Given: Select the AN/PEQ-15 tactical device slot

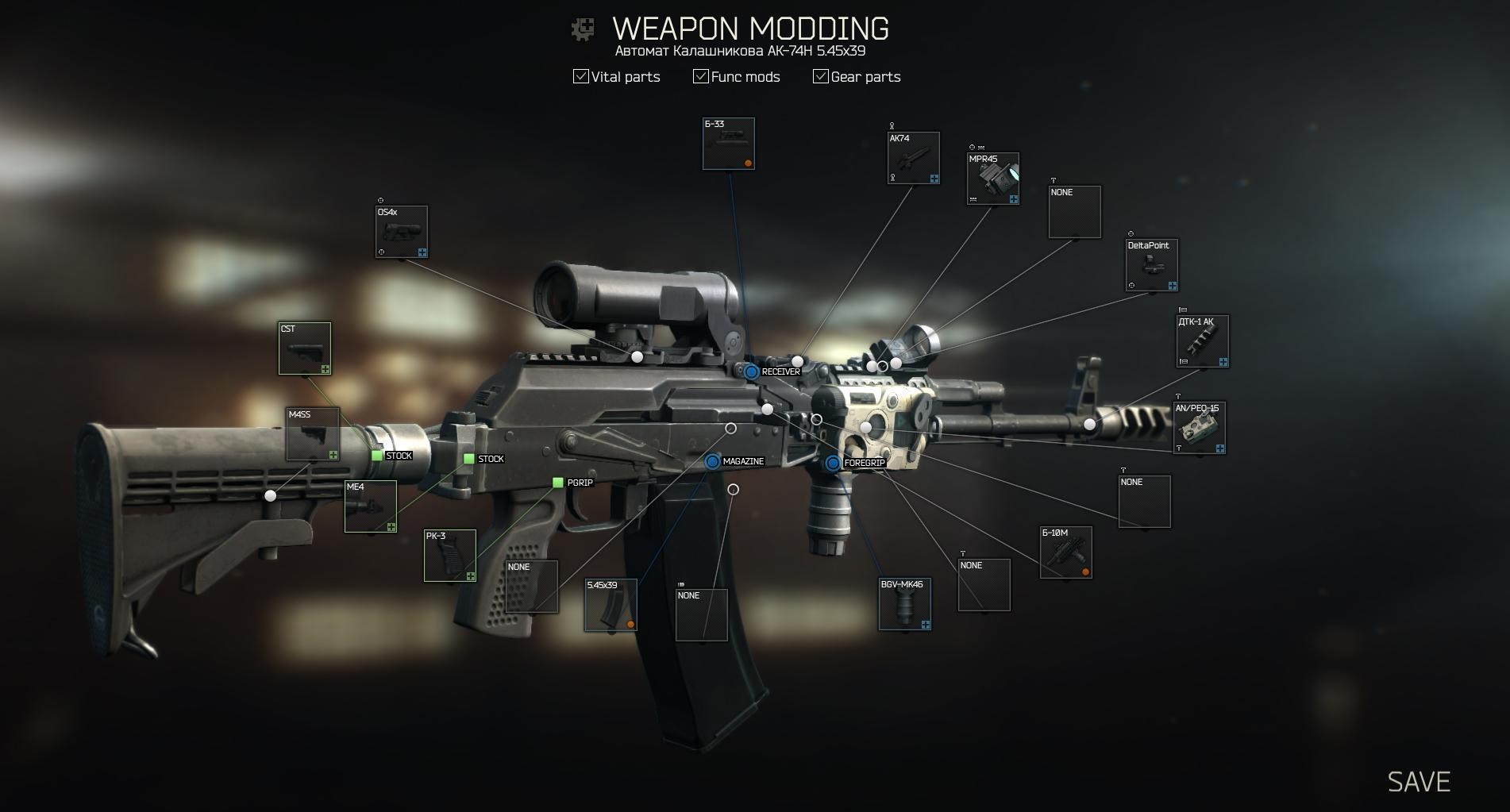Looking at the screenshot, I should 1200,428.
